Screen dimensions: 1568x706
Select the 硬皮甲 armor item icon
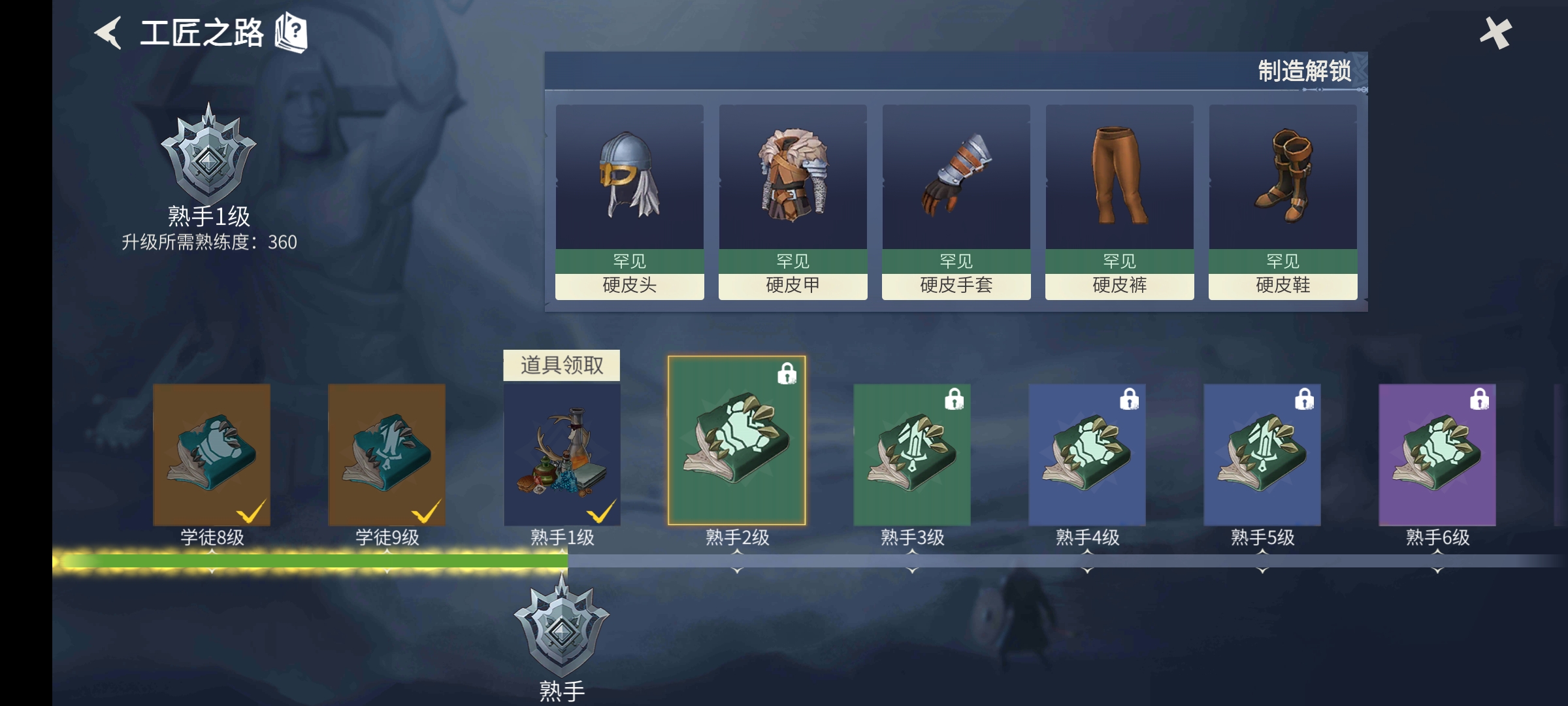792,178
